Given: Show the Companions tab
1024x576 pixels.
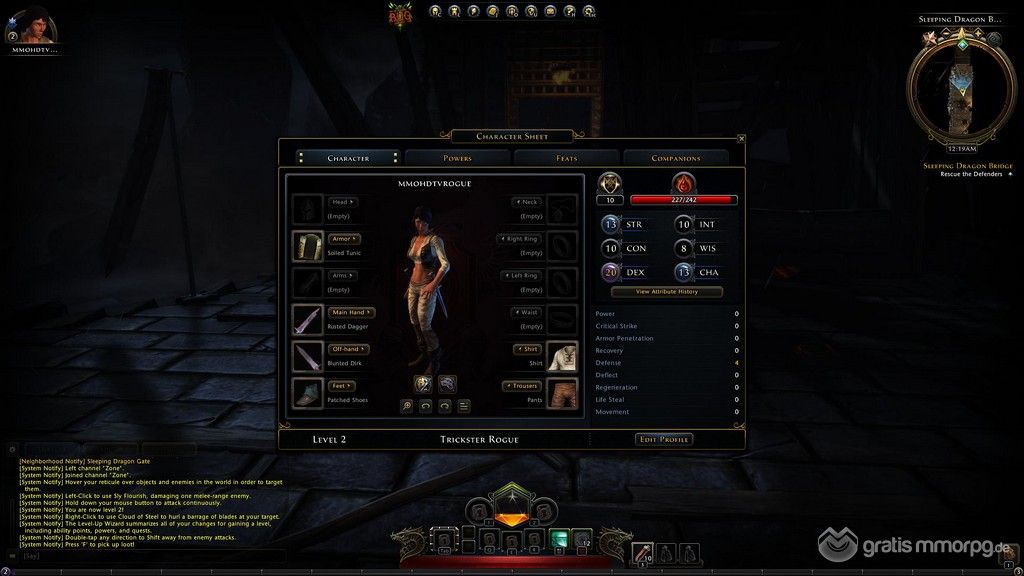Looking at the screenshot, I should click(x=676, y=158).
